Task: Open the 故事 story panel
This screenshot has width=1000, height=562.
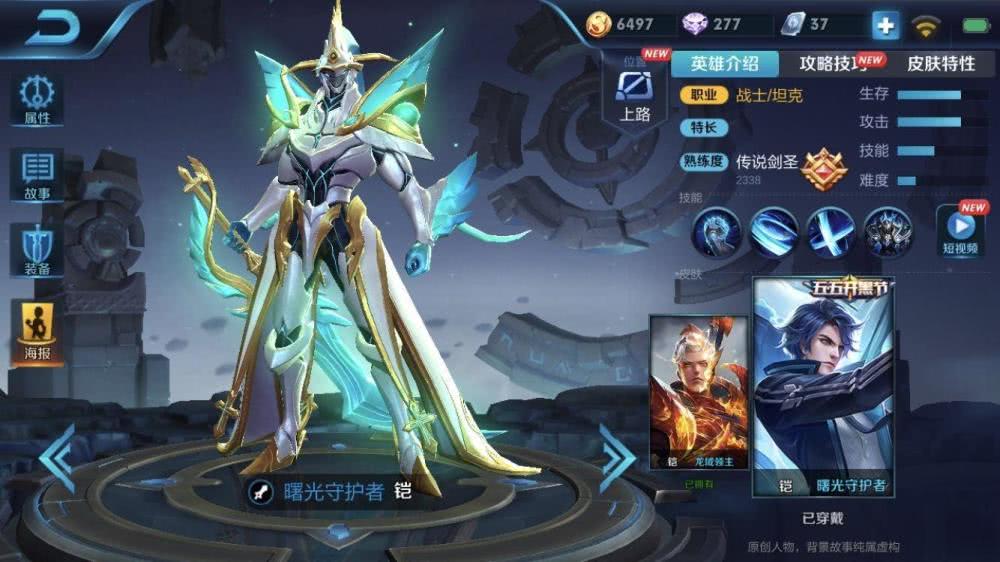Action: point(37,176)
